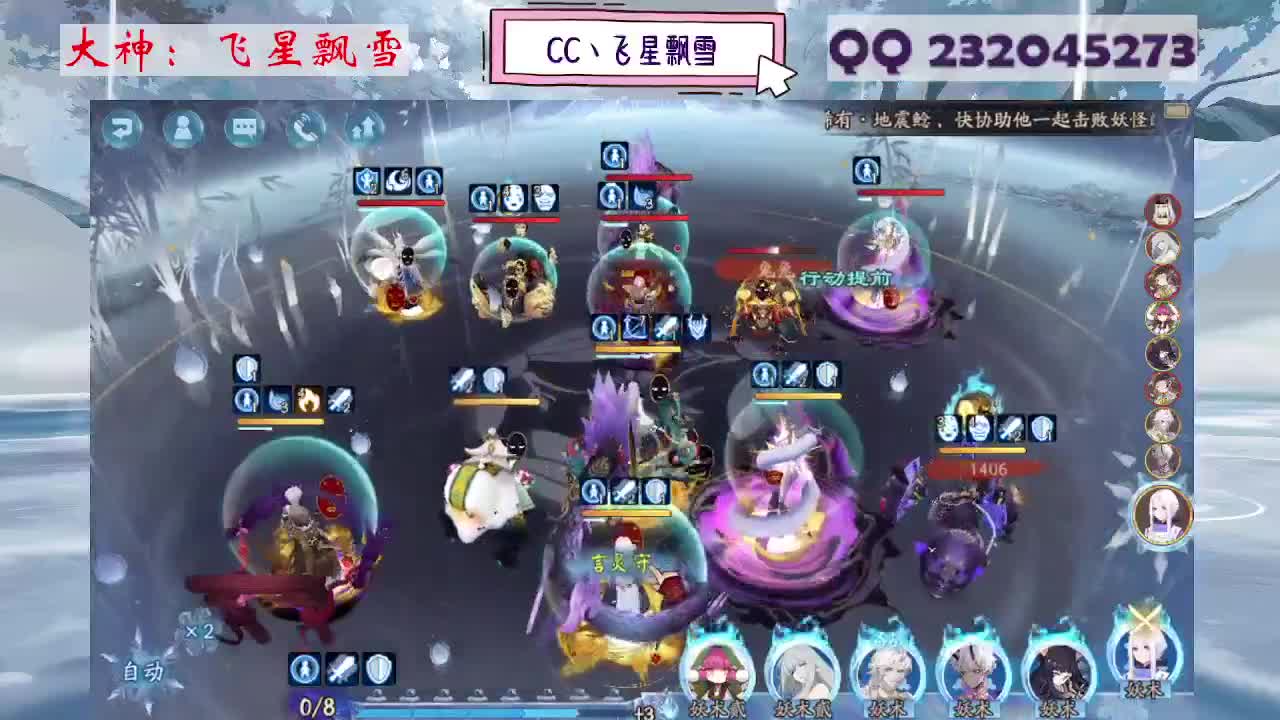Screen dimensions: 1280x720
Task: Click the CC丶飞星飘雪 nameplate banner
Action: 635,45
